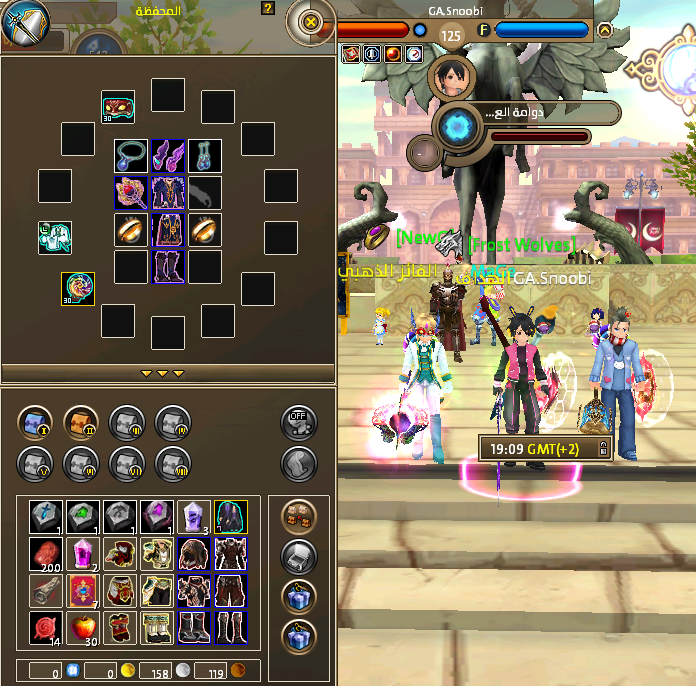This screenshot has width=696, height=686.
Task: Switch to bag tab I
Action: pyautogui.click(x=34, y=422)
